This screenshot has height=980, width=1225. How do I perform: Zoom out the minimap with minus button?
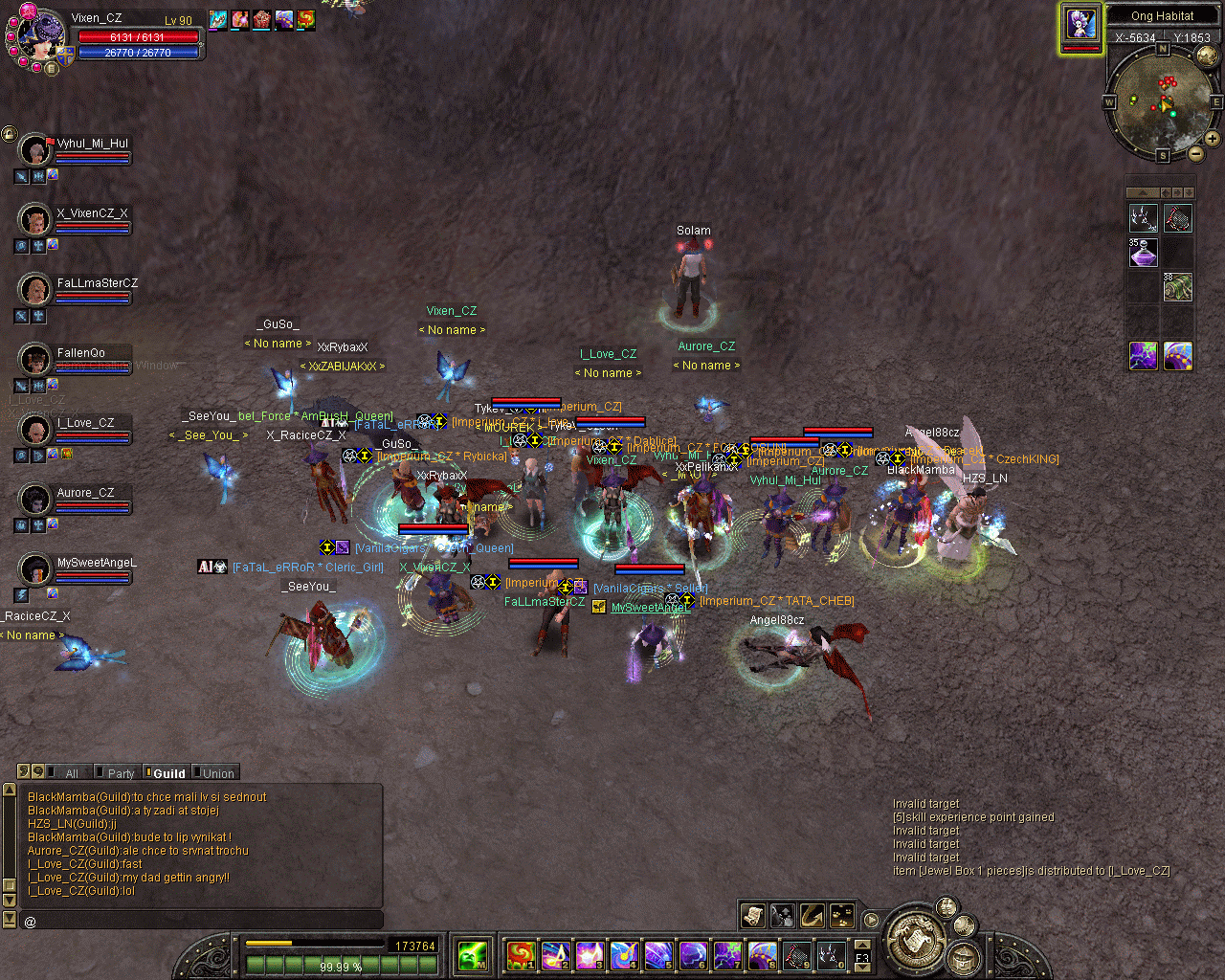pos(1196,153)
